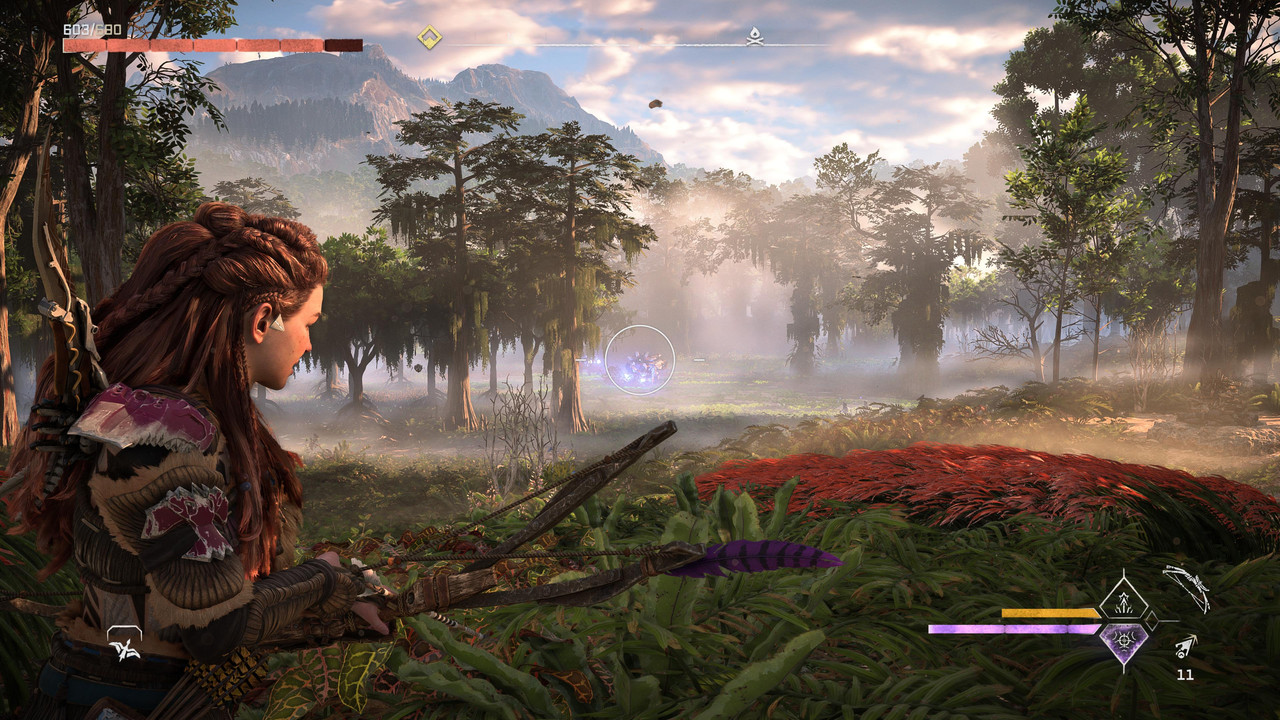Select the equipped bow weapon icon

click(x=1186, y=587)
